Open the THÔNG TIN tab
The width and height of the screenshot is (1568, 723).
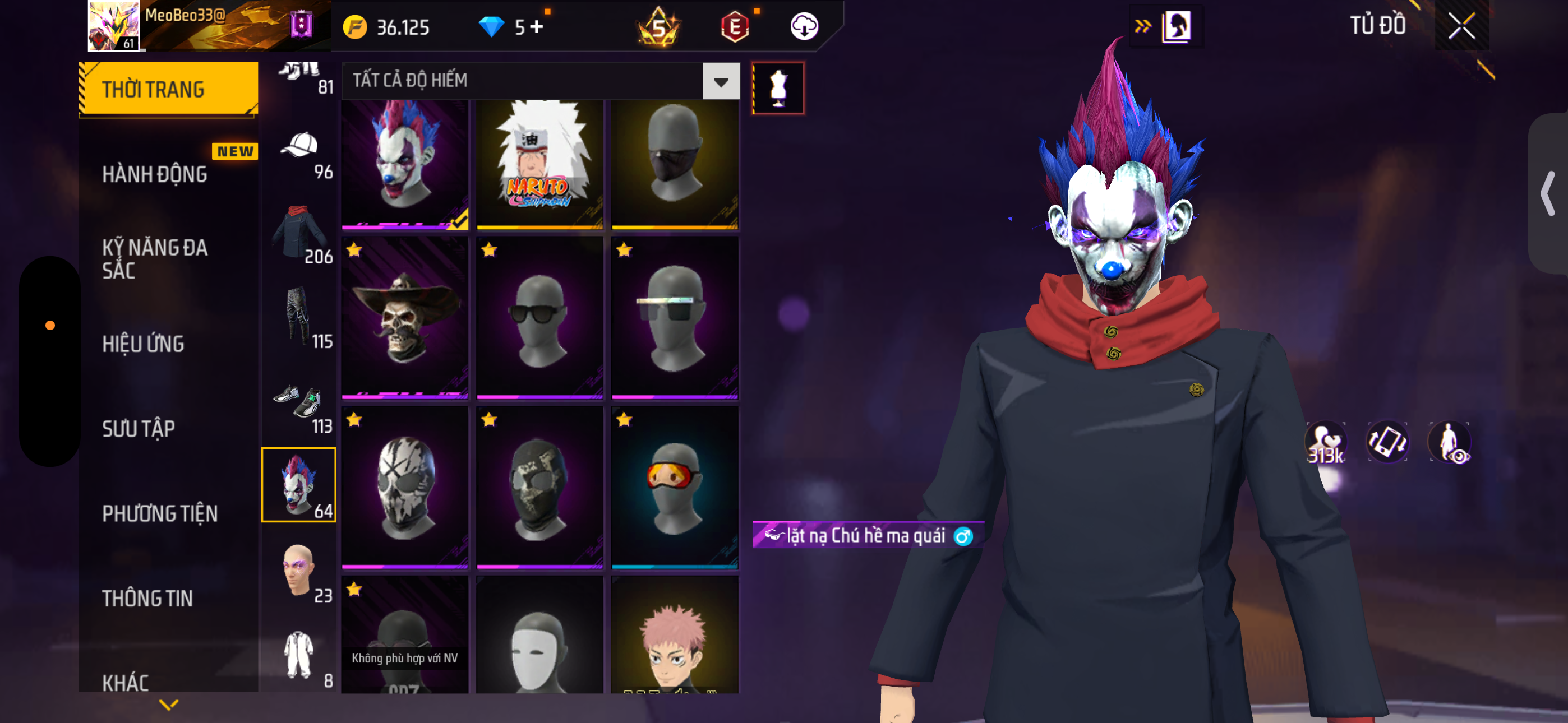pos(147,597)
